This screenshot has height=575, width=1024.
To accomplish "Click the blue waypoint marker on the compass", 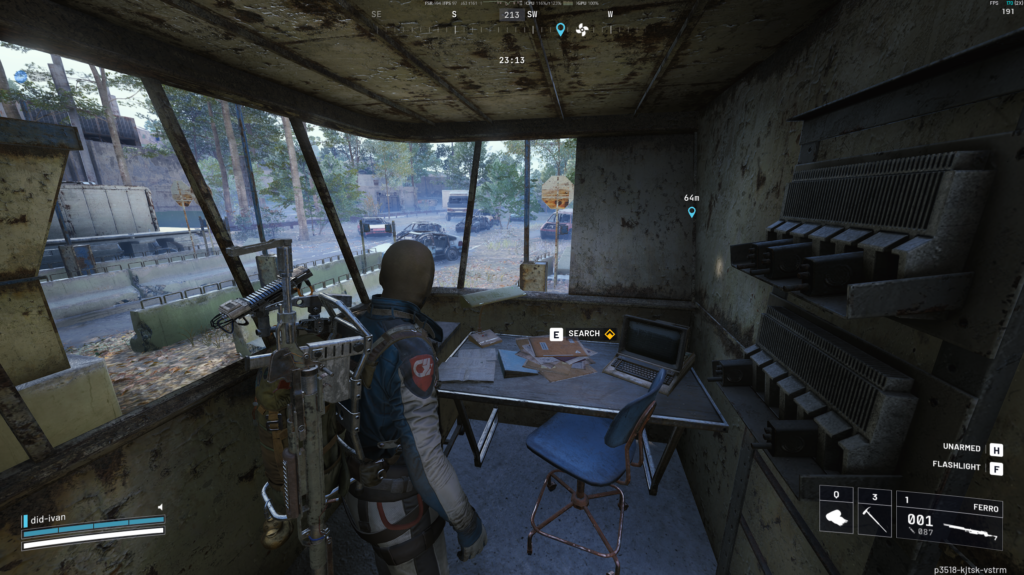I will tap(561, 30).
